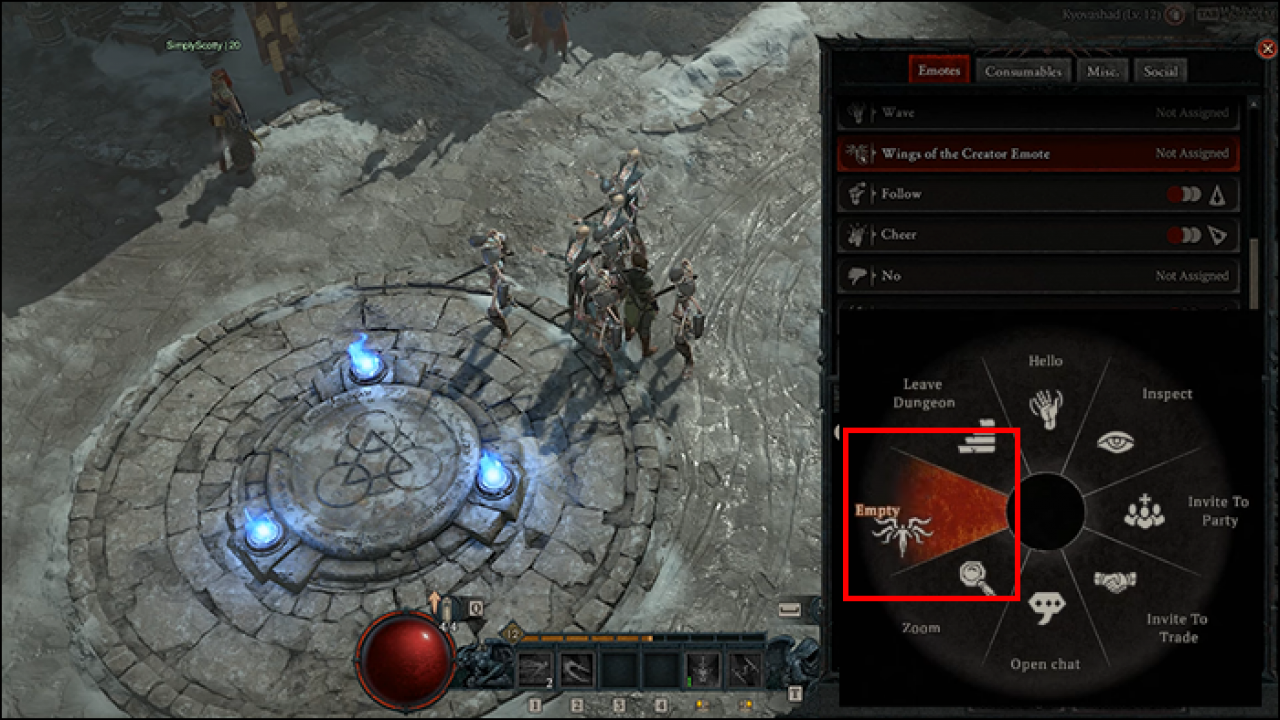Use the healing potion red orb
The width and height of the screenshot is (1280, 720).
406,660
